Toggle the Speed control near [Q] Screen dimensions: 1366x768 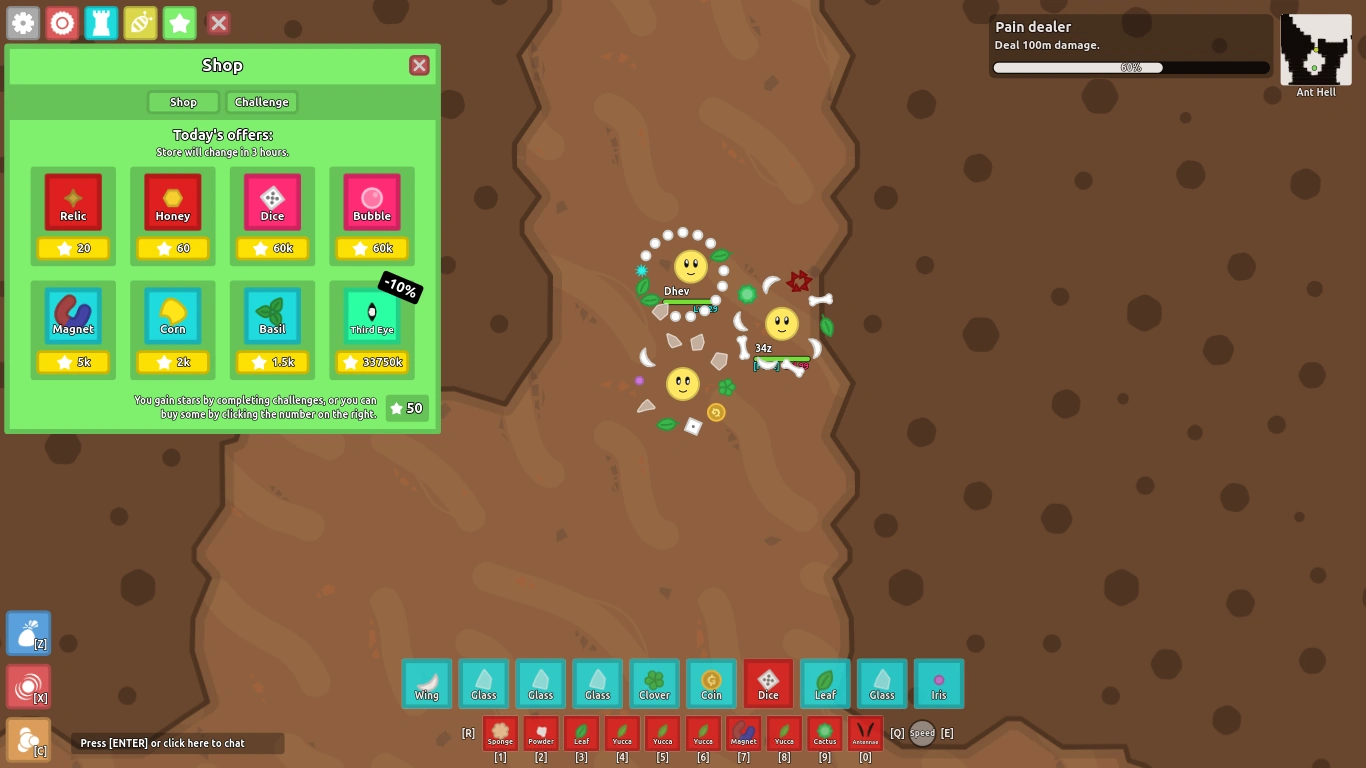[921, 733]
